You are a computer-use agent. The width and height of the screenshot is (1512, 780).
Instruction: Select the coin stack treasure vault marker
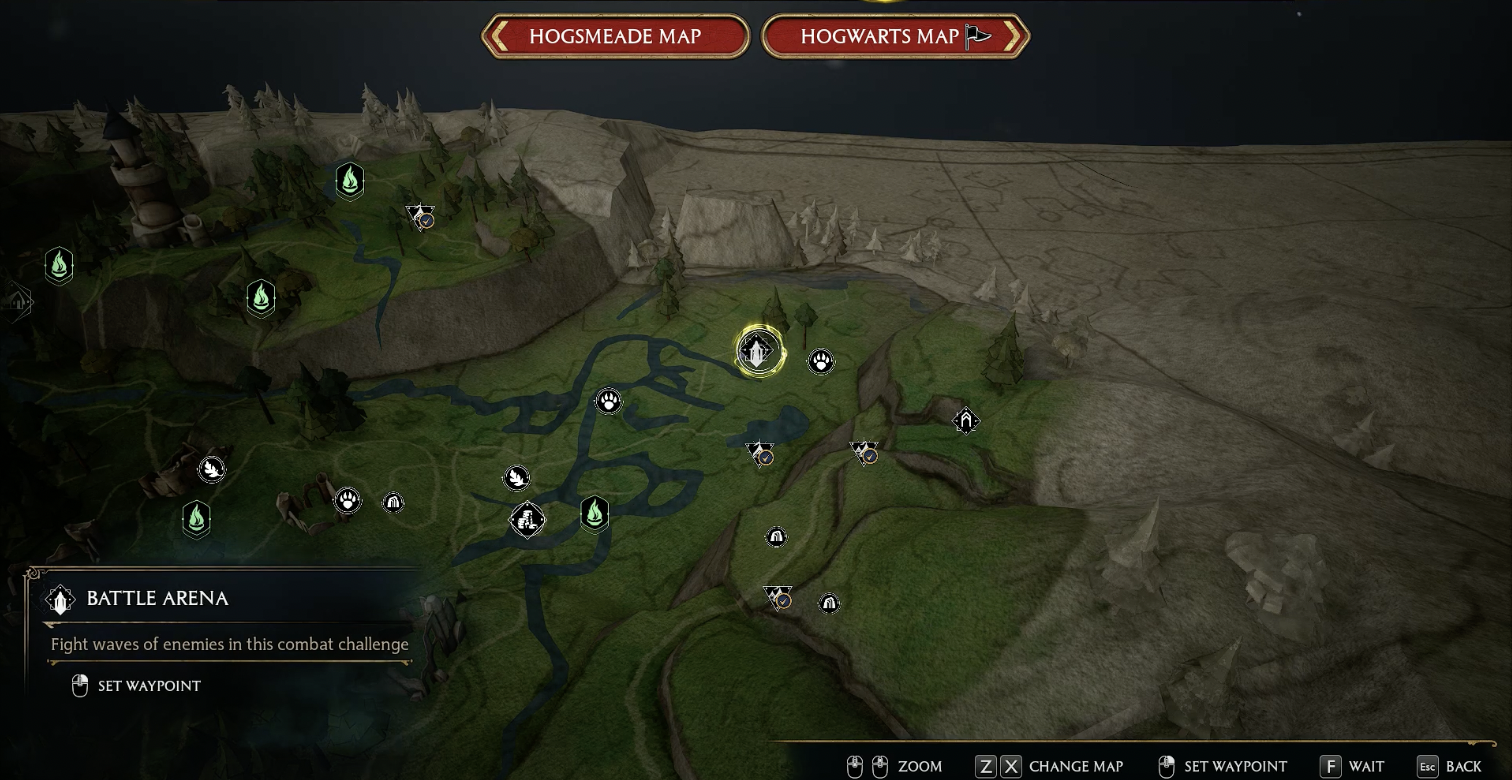[527, 520]
